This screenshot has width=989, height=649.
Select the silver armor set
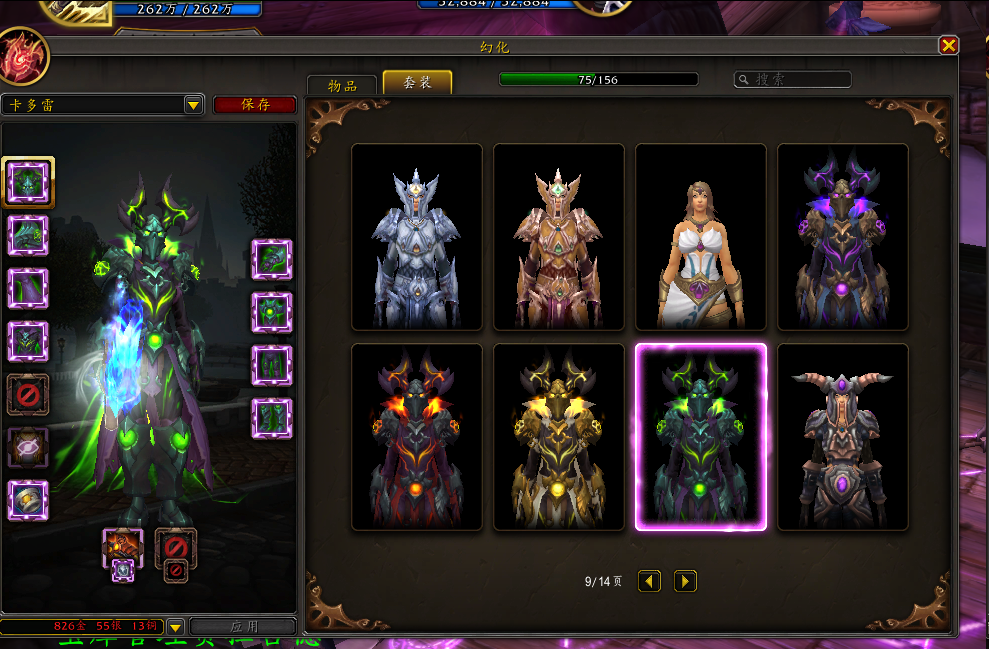pyautogui.click(x=417, y=237)
